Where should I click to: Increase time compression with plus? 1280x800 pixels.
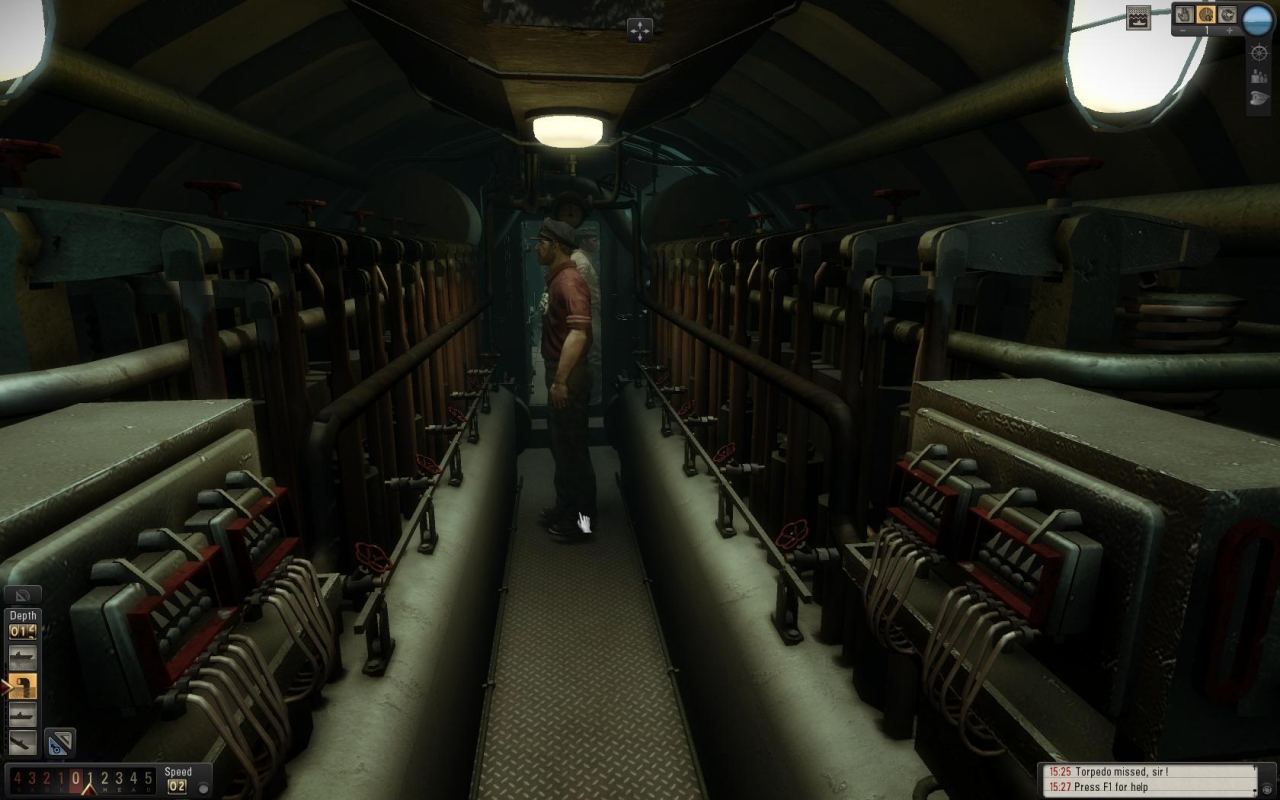pos(1229,31)
